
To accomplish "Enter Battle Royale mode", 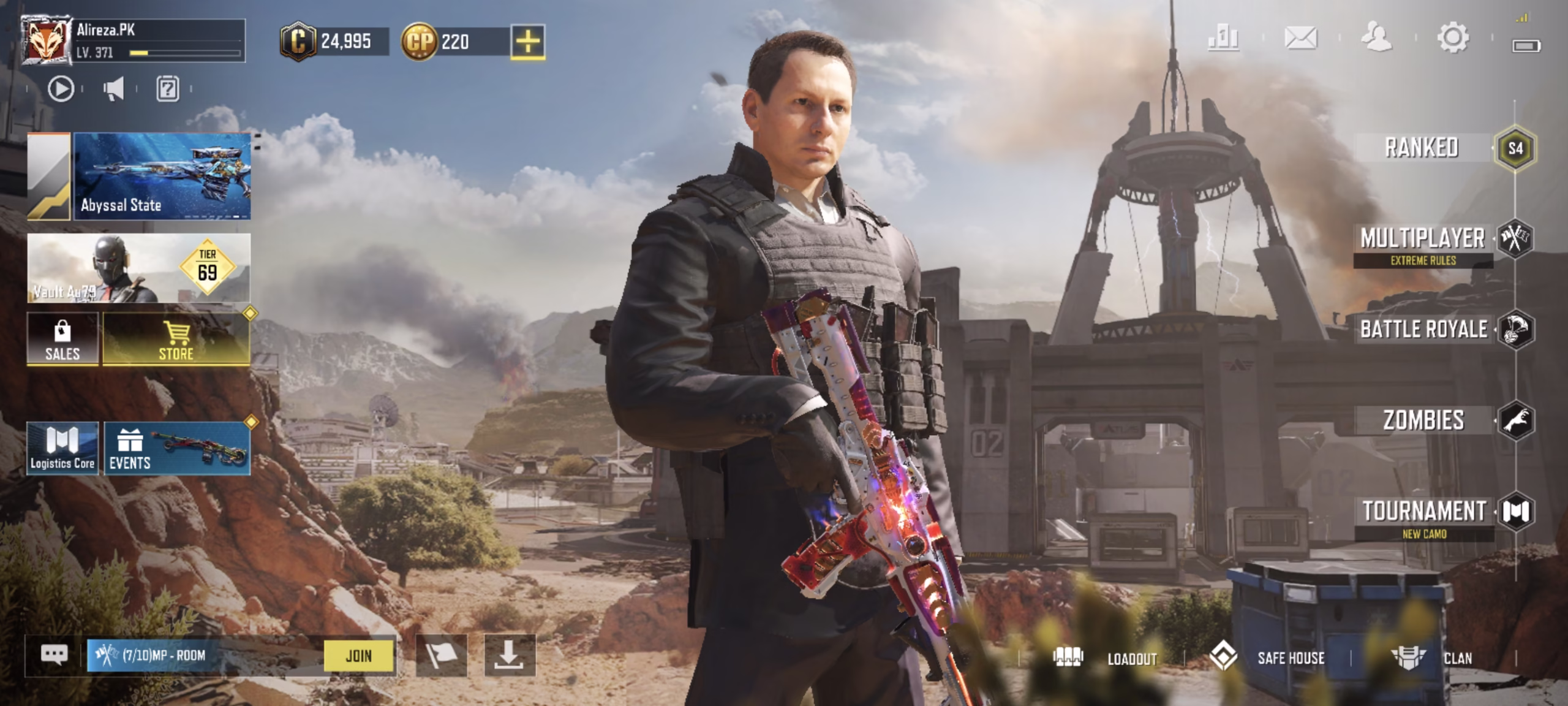I will (x=1423, y=329).
